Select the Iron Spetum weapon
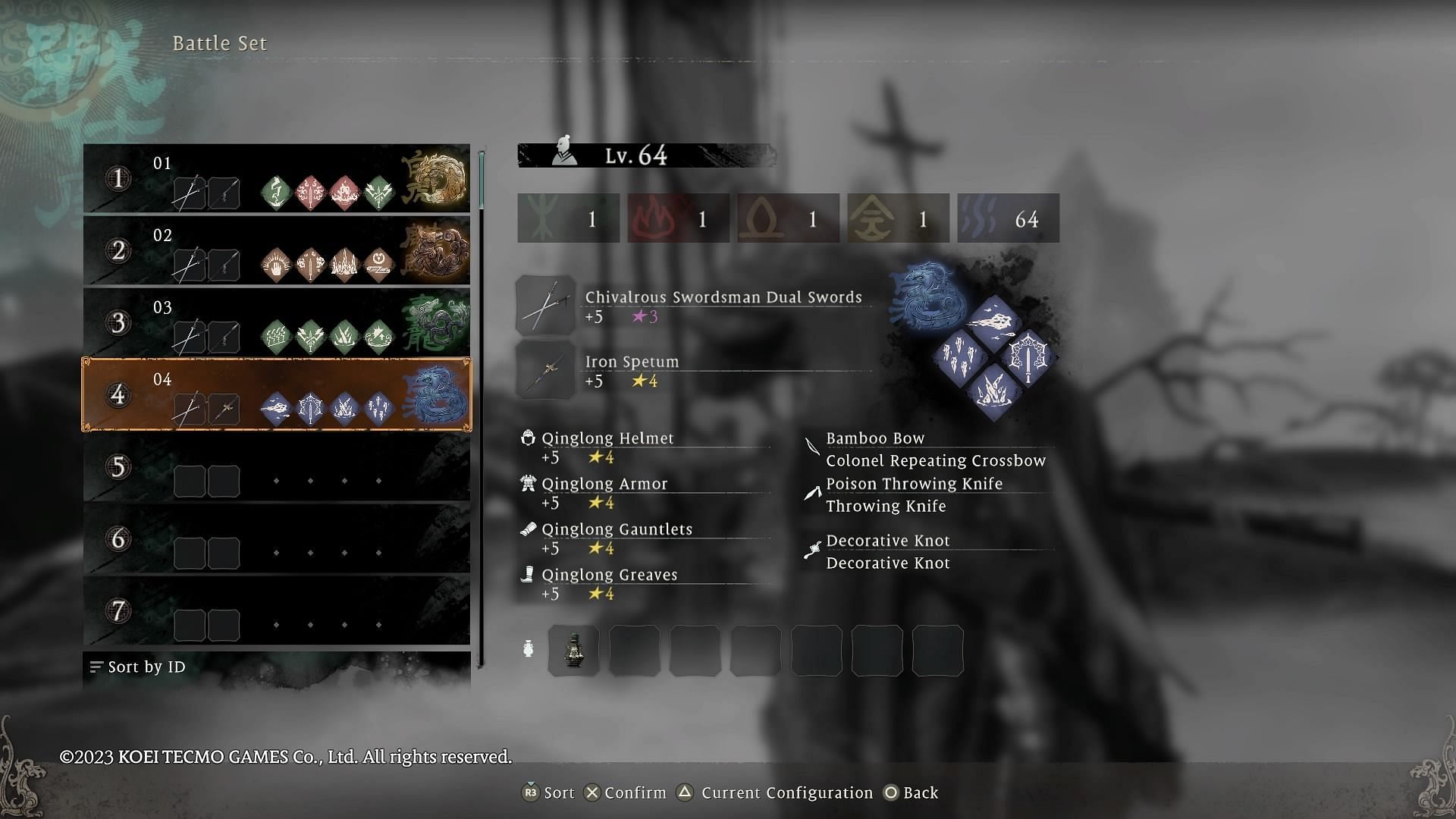Viewport: 1456px width, 819px height. 632,362
